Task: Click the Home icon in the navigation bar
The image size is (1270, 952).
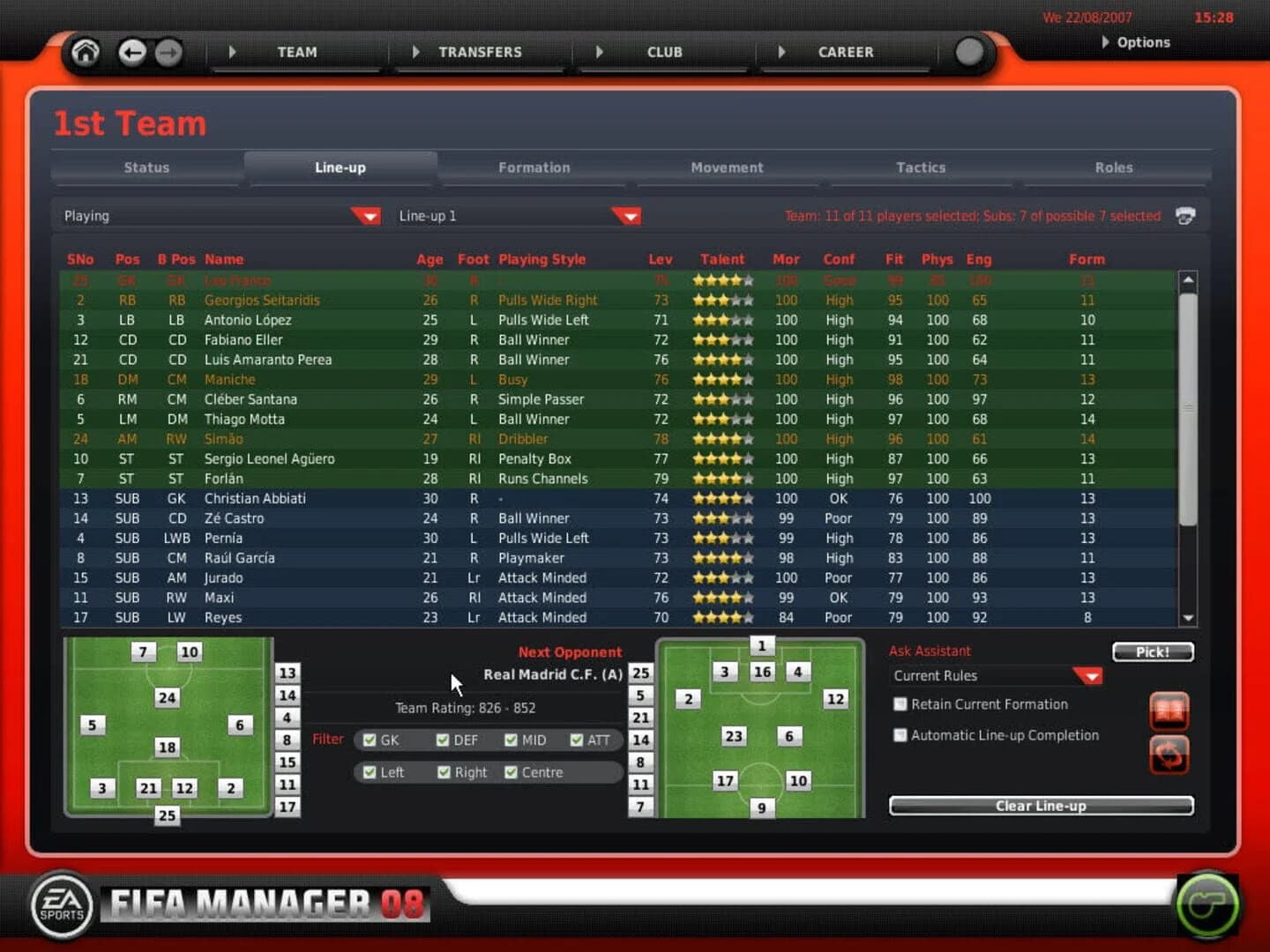Action: (85, 52)
